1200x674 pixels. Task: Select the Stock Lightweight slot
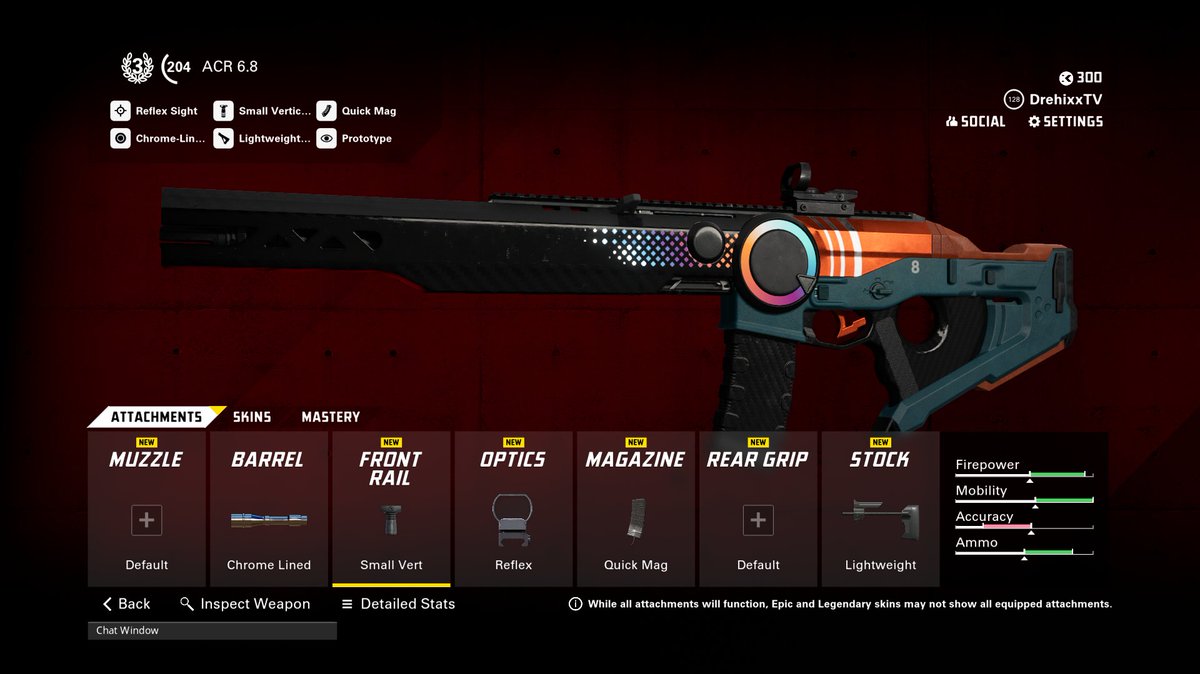click(x=880, y=509)
